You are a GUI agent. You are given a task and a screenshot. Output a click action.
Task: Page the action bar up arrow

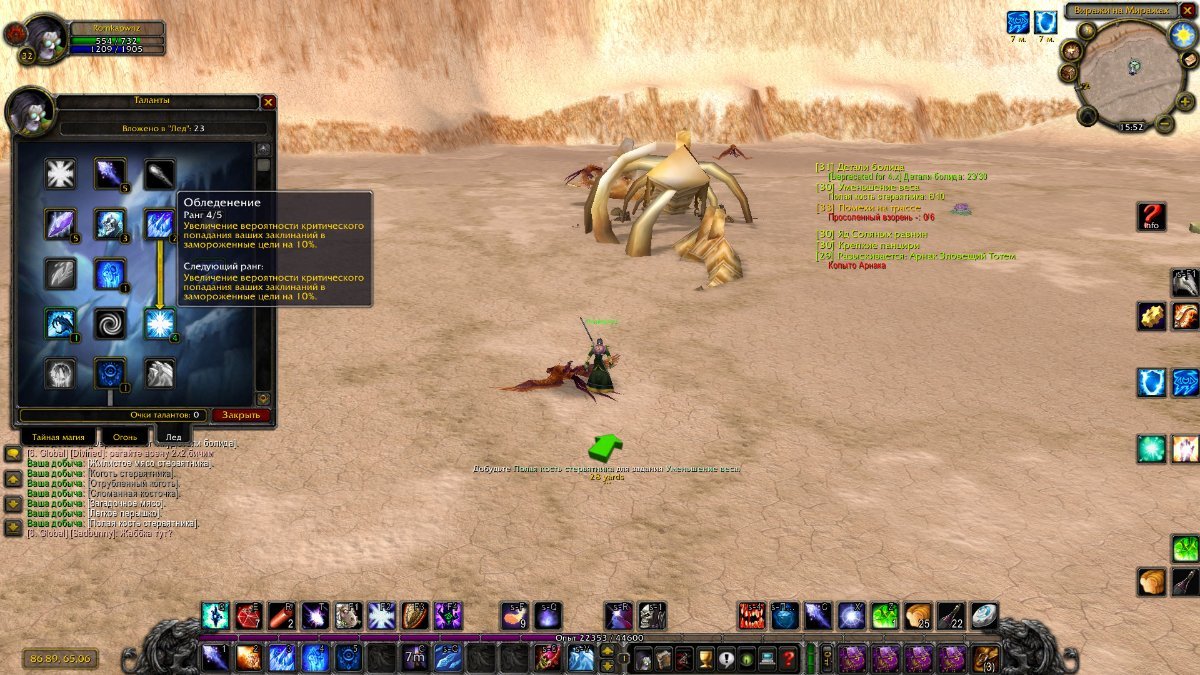click(606, 651)
